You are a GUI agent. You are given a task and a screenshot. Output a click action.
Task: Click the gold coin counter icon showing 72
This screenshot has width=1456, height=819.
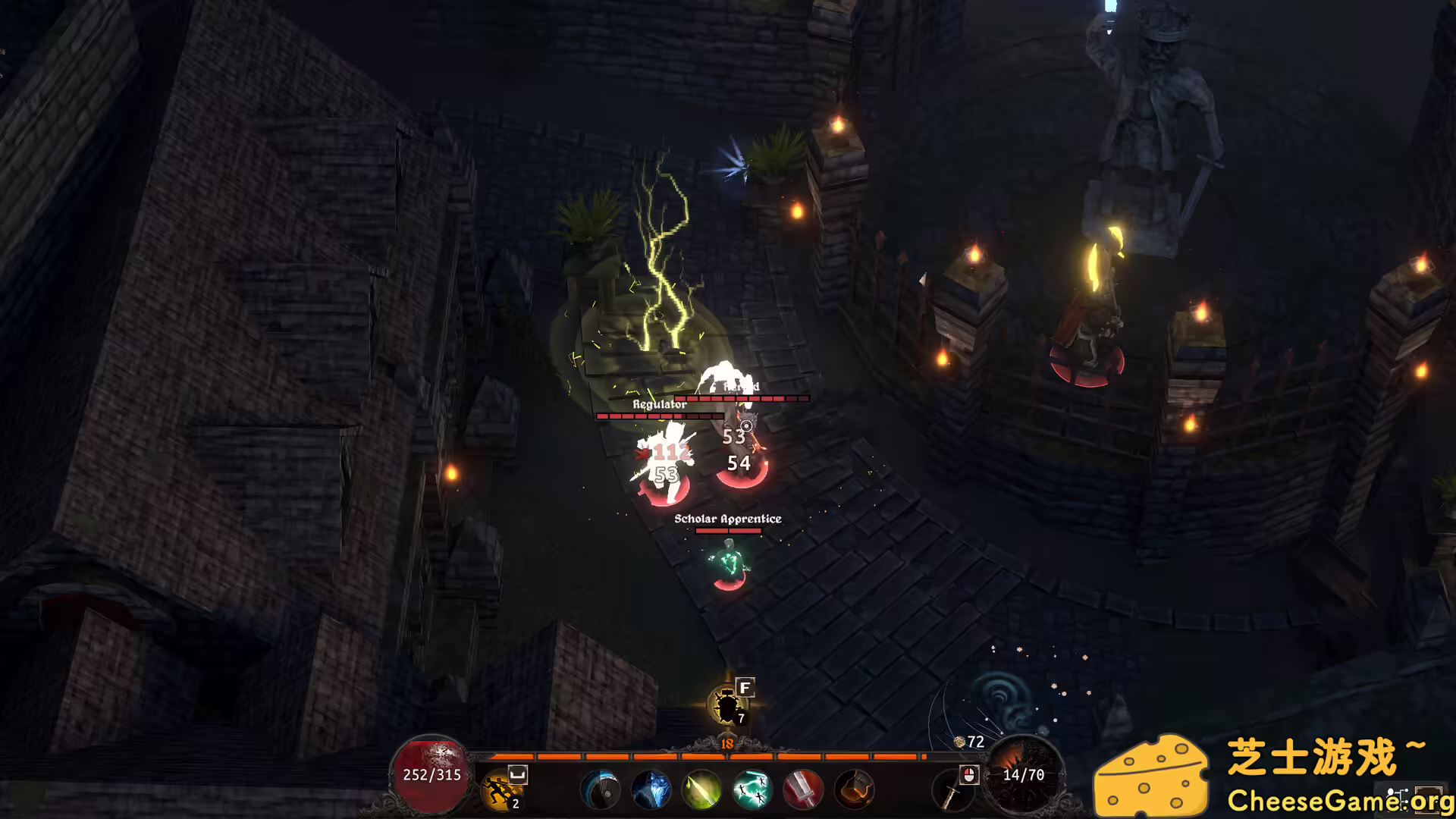point(958,741)
